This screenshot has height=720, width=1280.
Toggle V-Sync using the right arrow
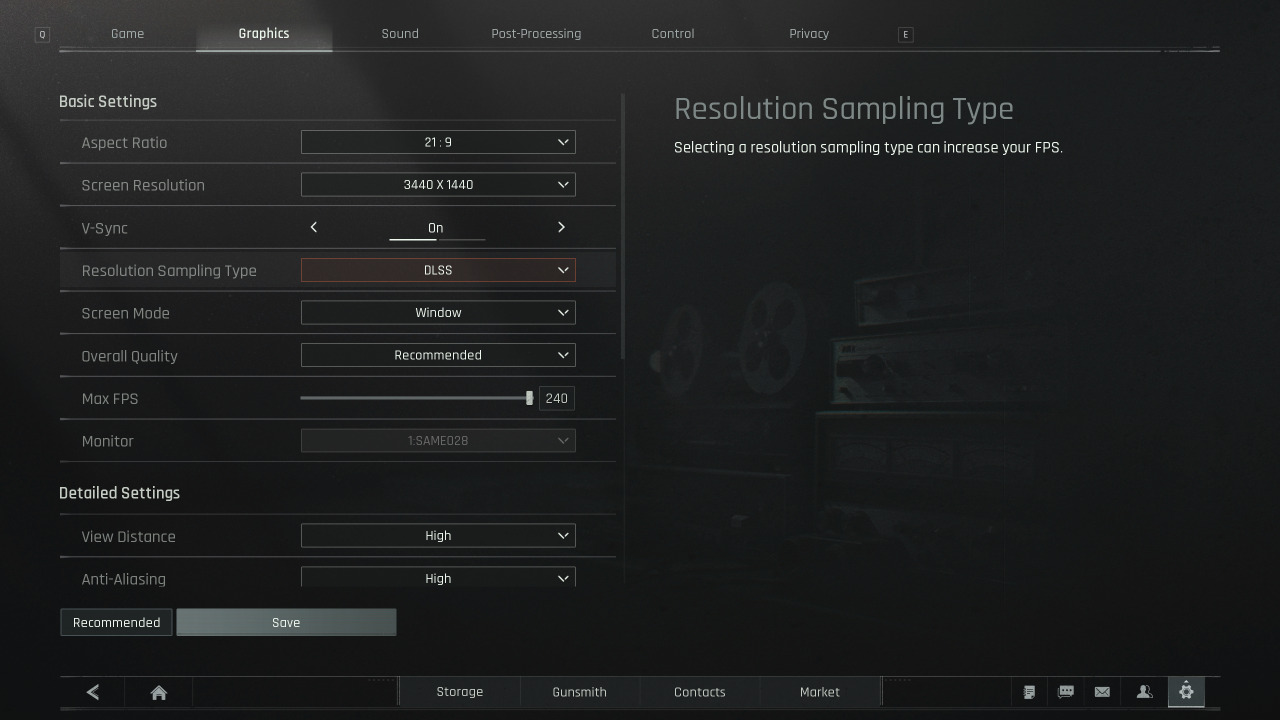[x=561, y=227]
